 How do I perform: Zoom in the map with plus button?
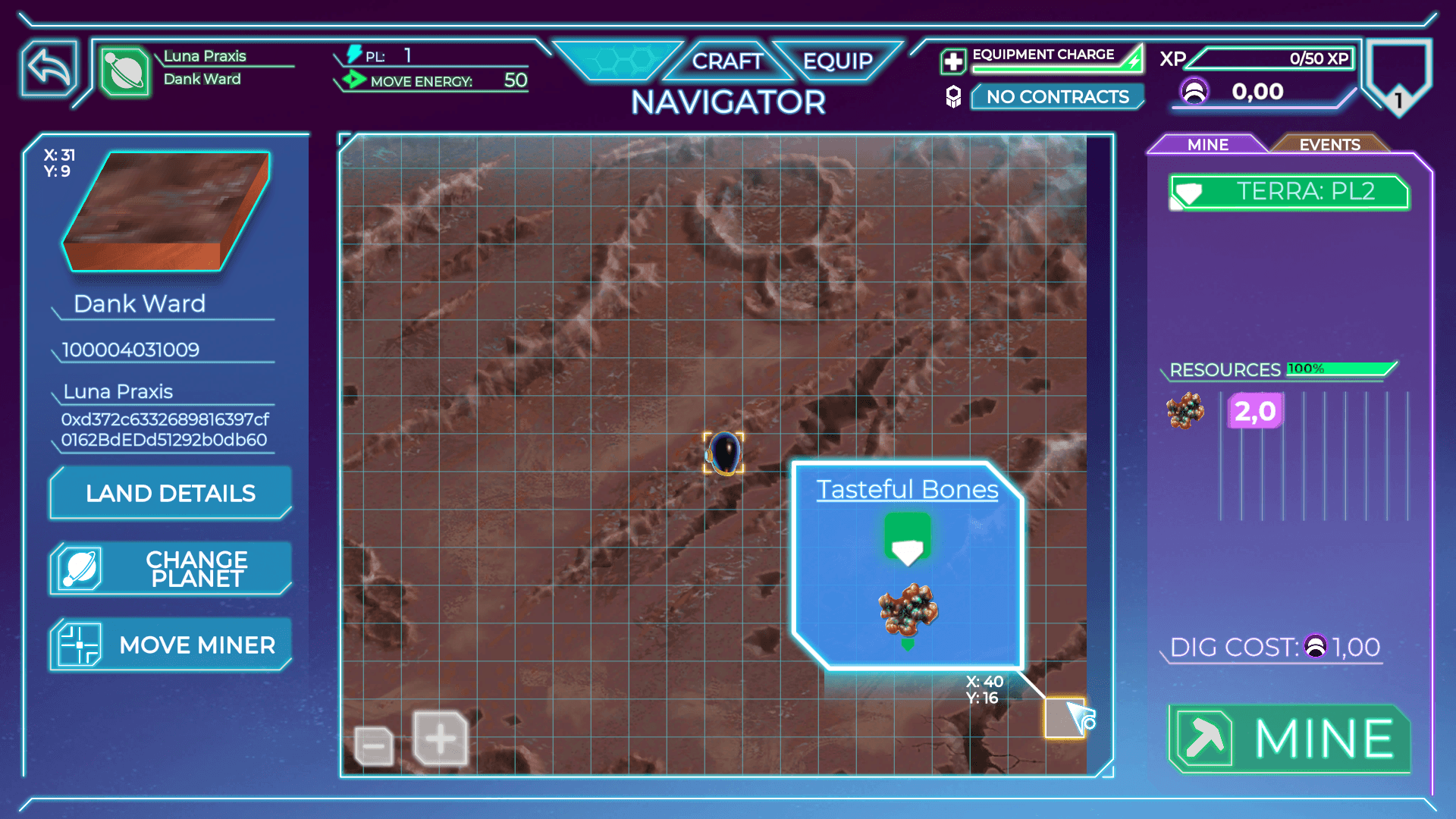coord(441,739)
